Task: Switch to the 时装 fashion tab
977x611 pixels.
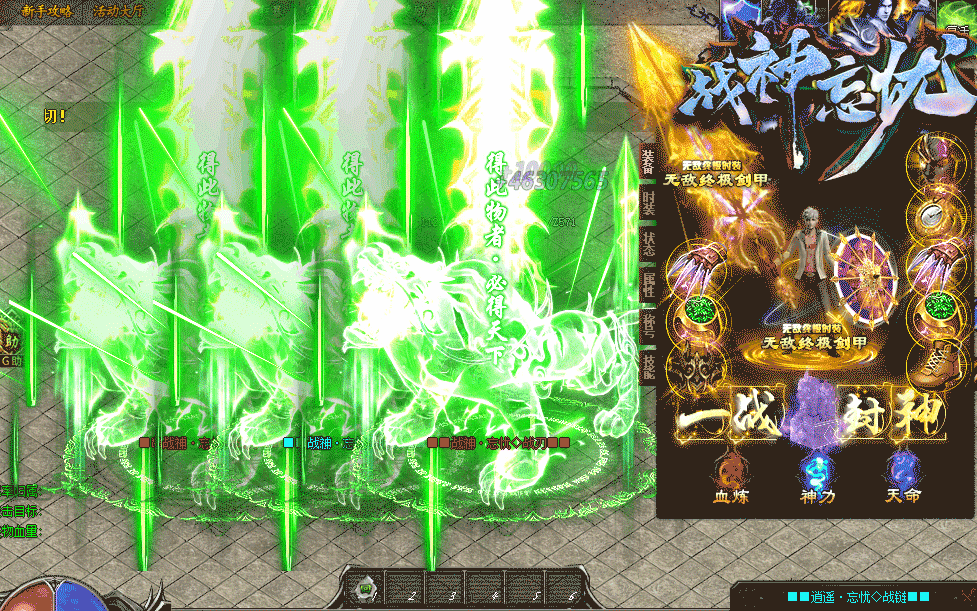Action: pyautogui.click(x=648, y=205)
